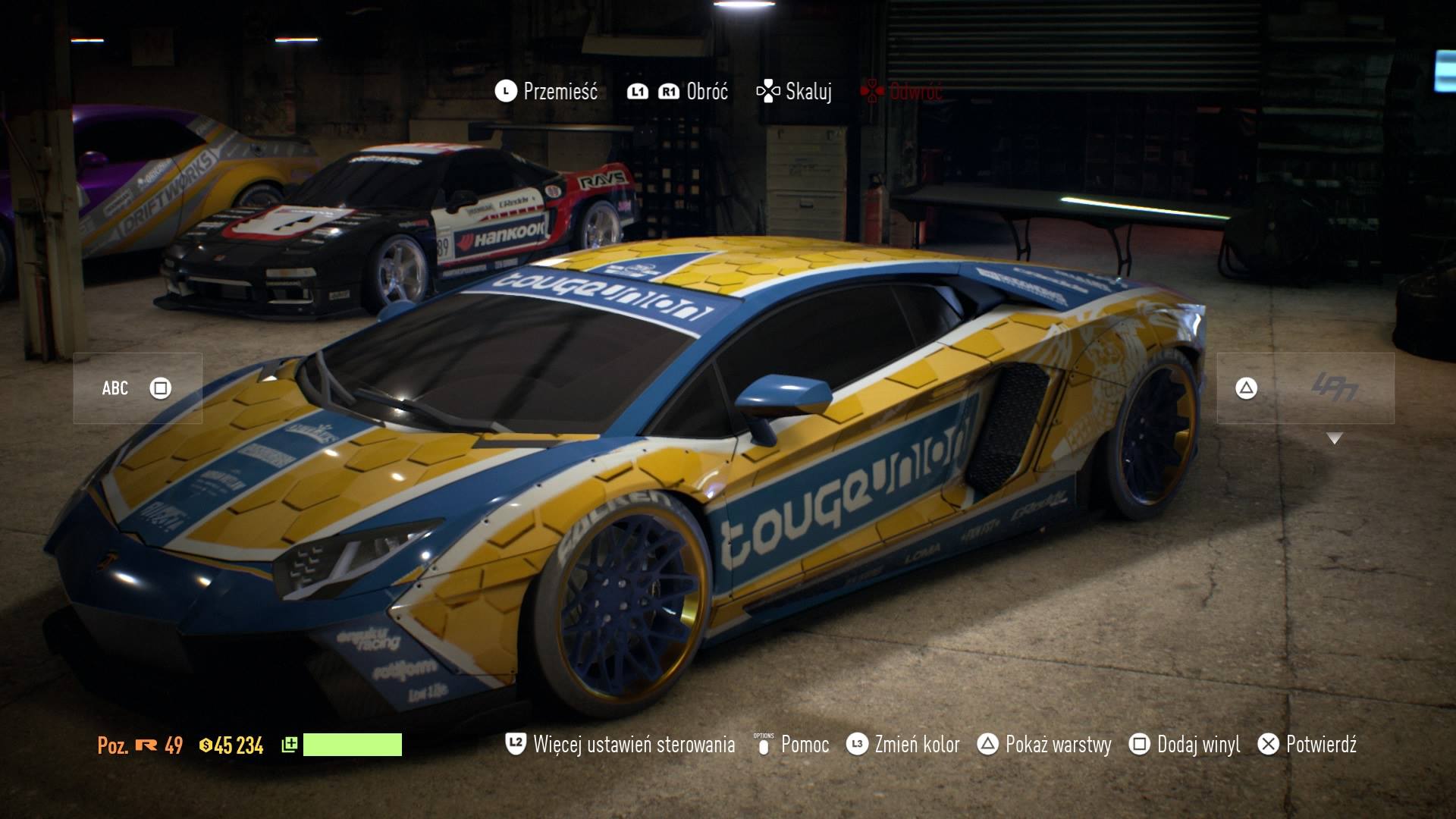
Task: Open Więcej ustawień sterowania controls
Action: (620, 745)
